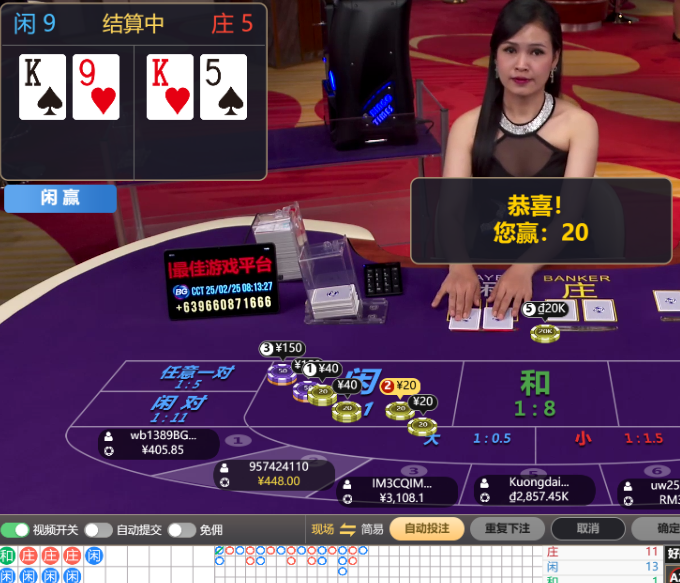Turn on the 免佣 commission-free toggle

[181, 530]
